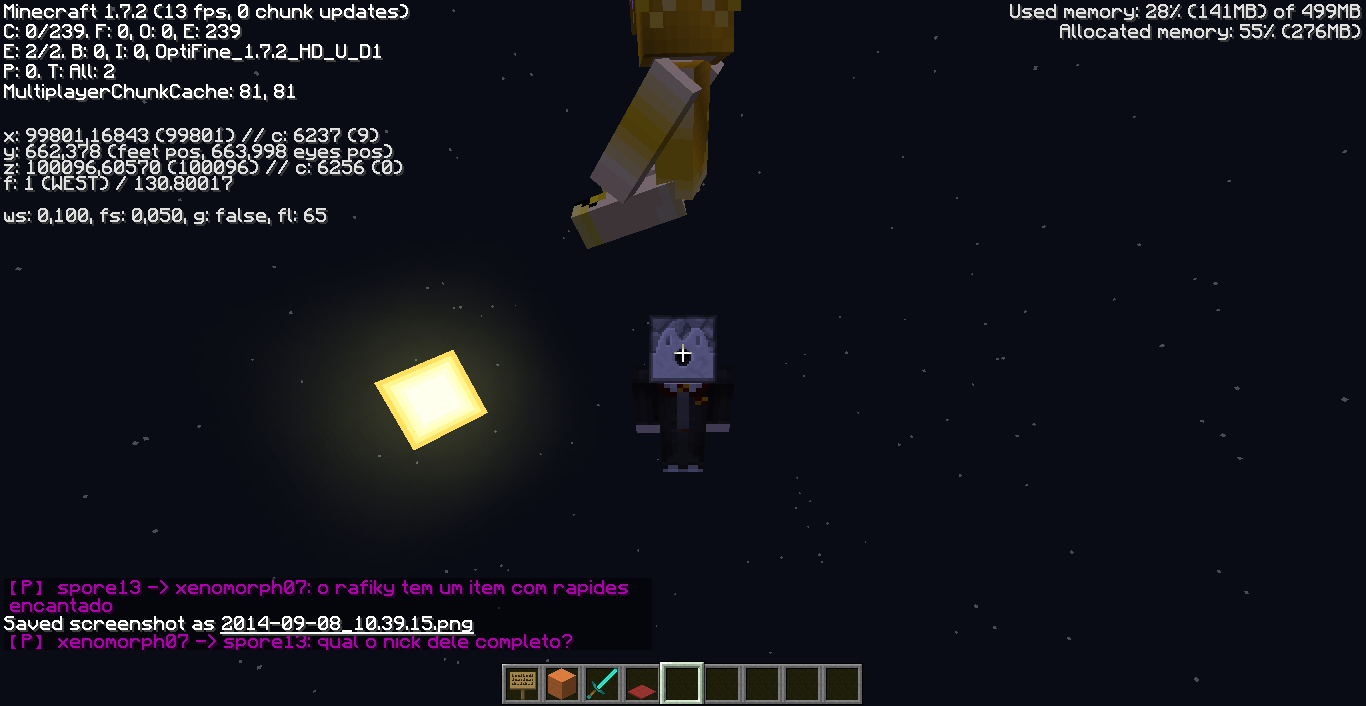Select the sign item in the hotbar
The image size is (1366, 706).
click(523, 684)
